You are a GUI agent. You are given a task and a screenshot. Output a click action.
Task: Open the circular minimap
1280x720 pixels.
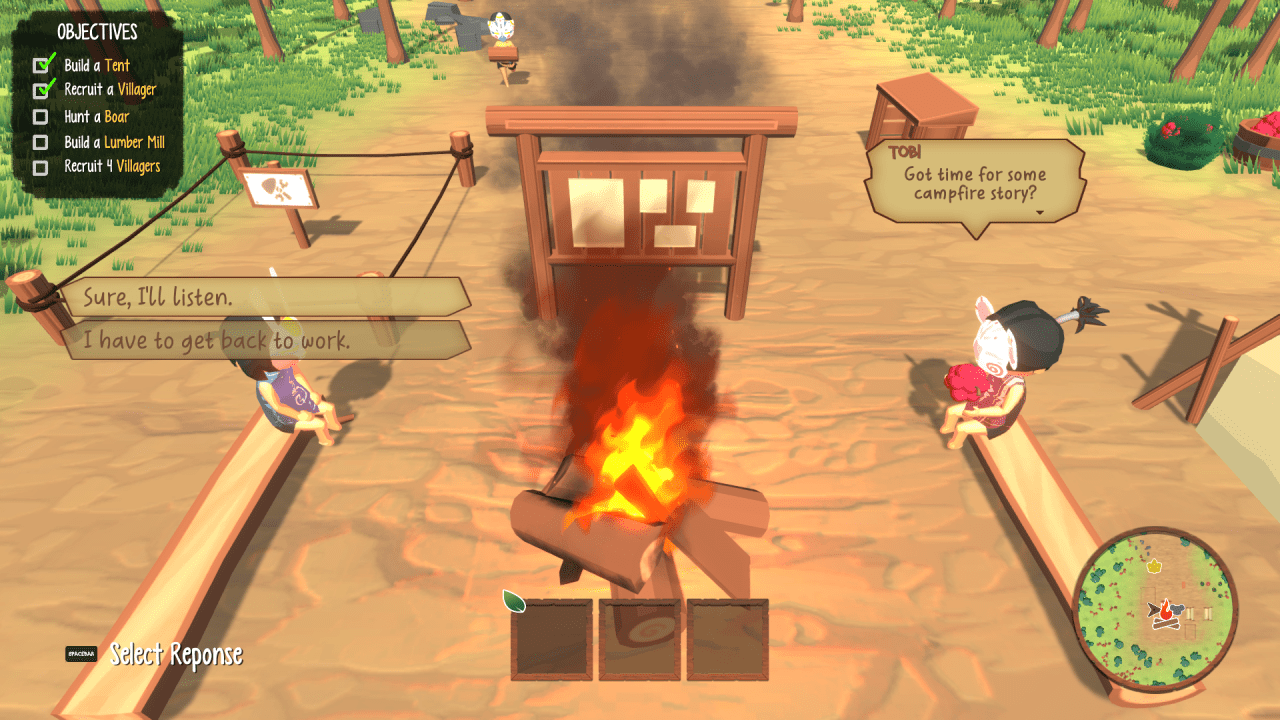coord(1155,610)
